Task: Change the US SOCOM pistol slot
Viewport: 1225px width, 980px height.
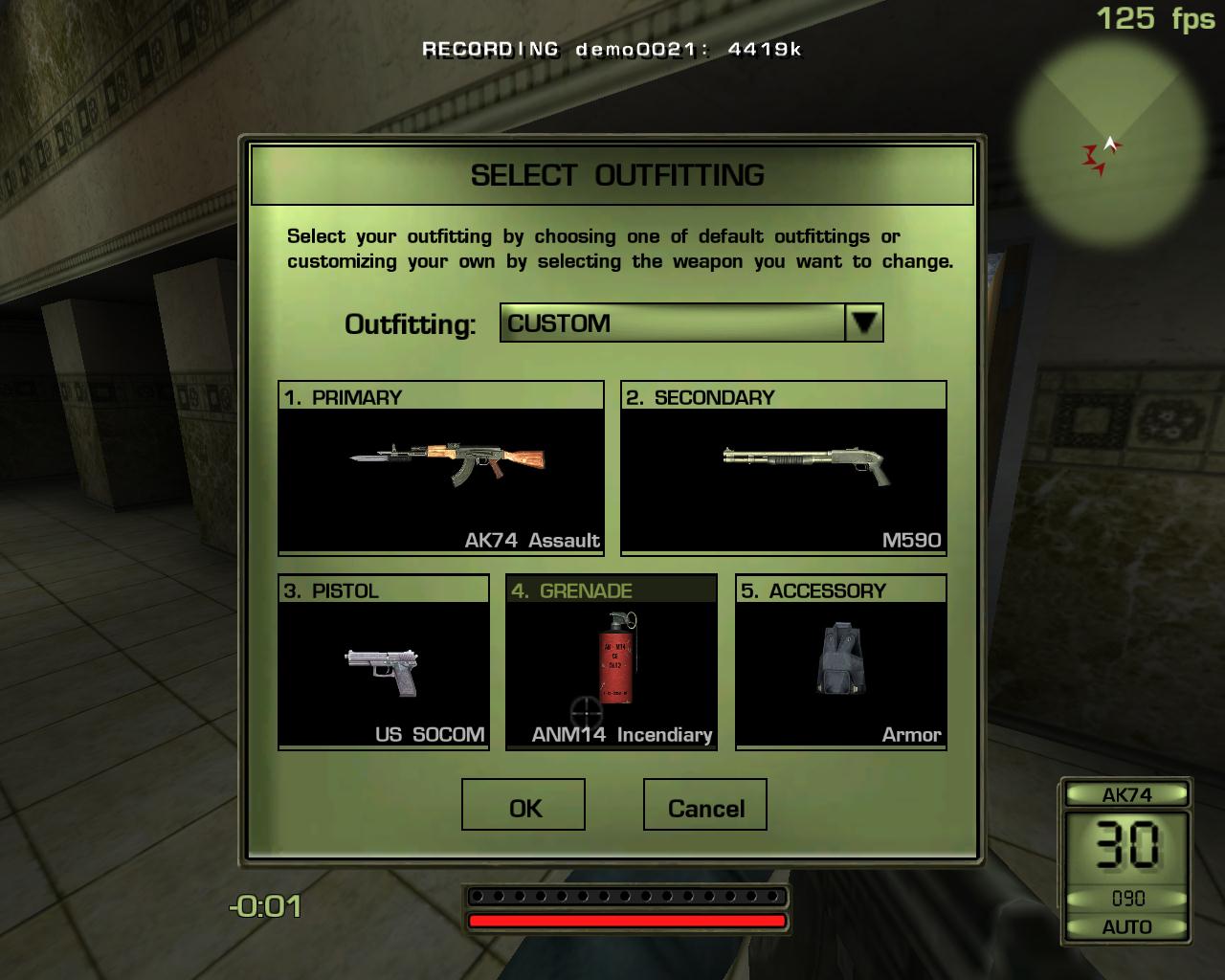Action: coord(383,662)
